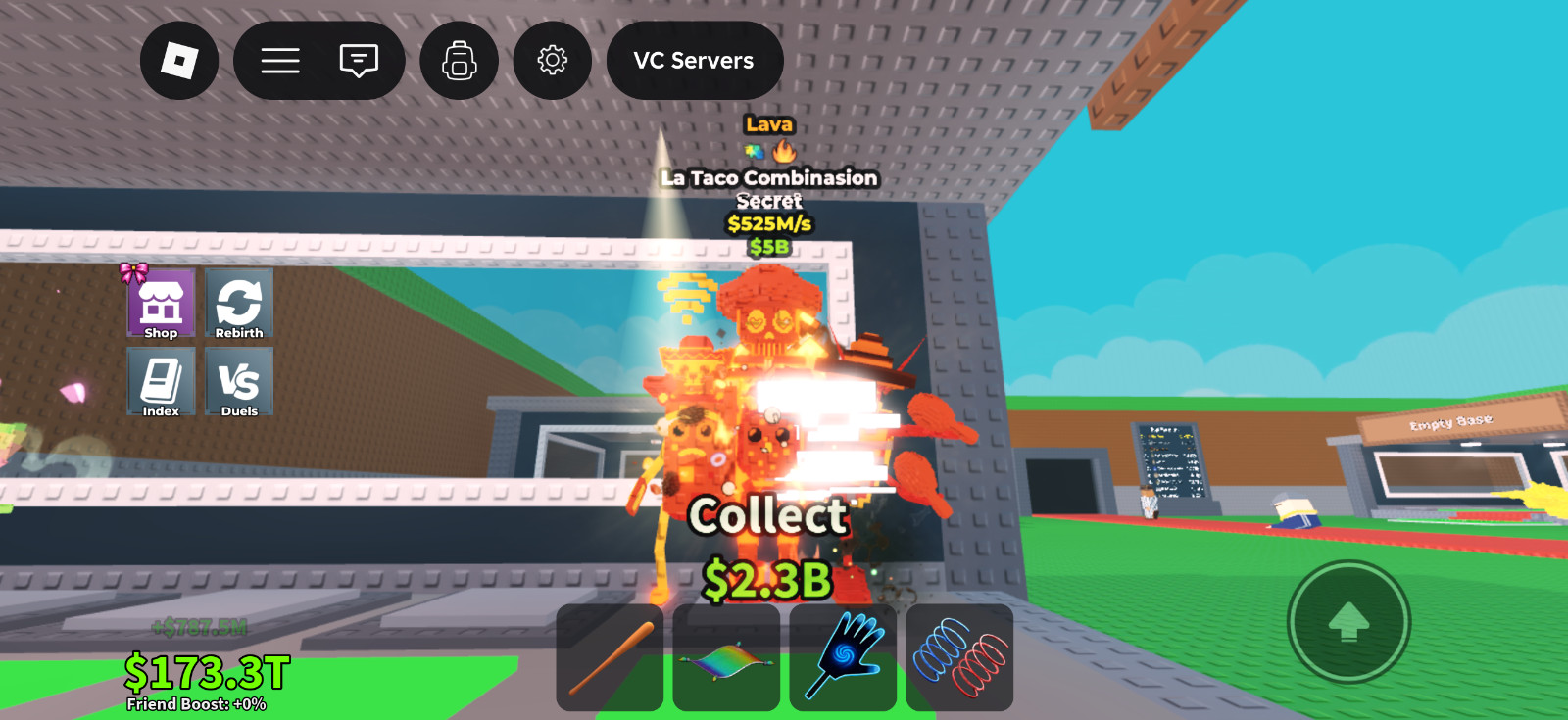Click the La Taco Combinasion nametag
The width and height of the screenshot is (1568, 720).
[x=770, y=177]
